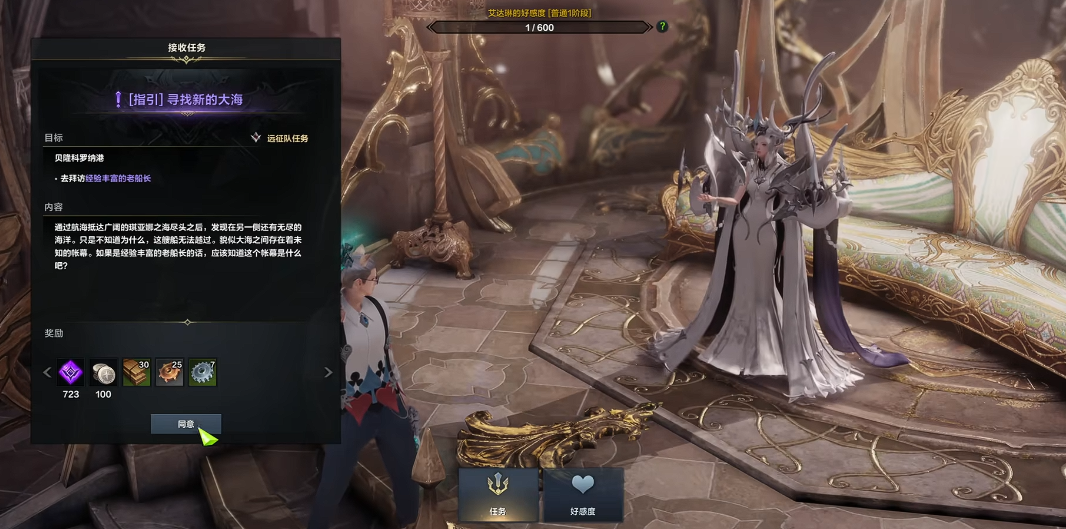The image size is (1066, 529).
Task: Open the 好感度 rapport button
Action: point(583,494)
